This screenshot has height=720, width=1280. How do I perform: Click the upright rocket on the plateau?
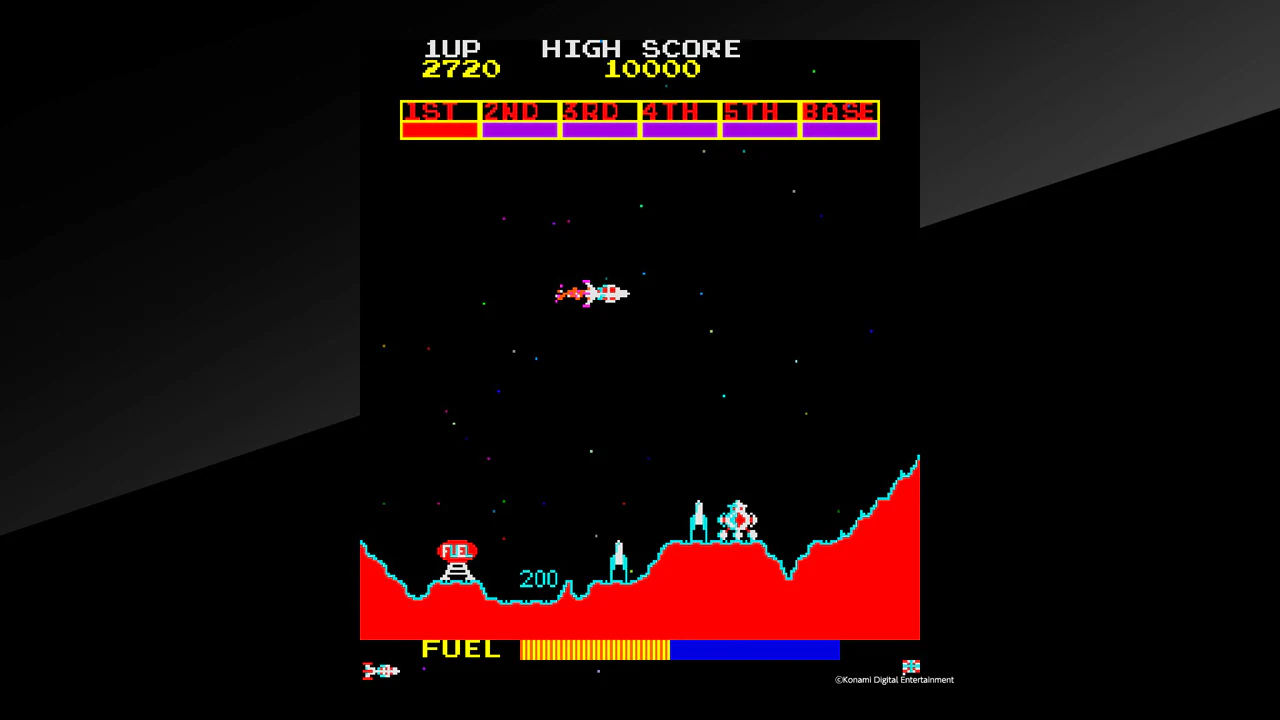[698, 517]
